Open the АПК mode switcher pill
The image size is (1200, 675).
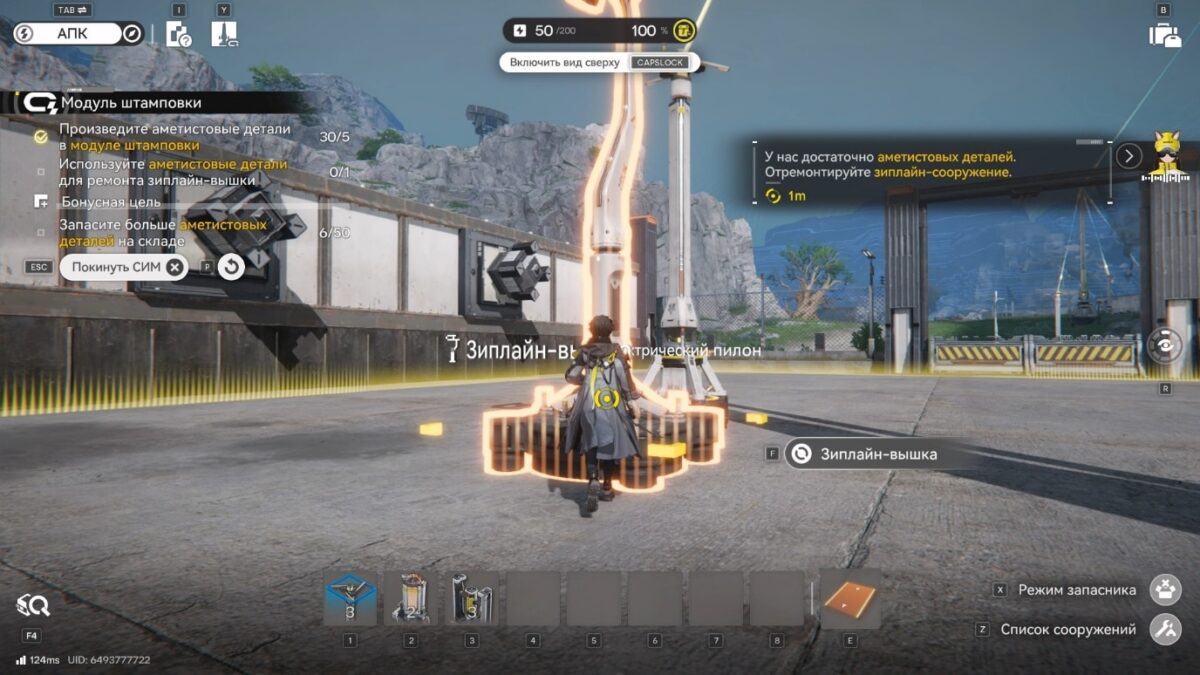pyautogui.click(x=80, y=34)
